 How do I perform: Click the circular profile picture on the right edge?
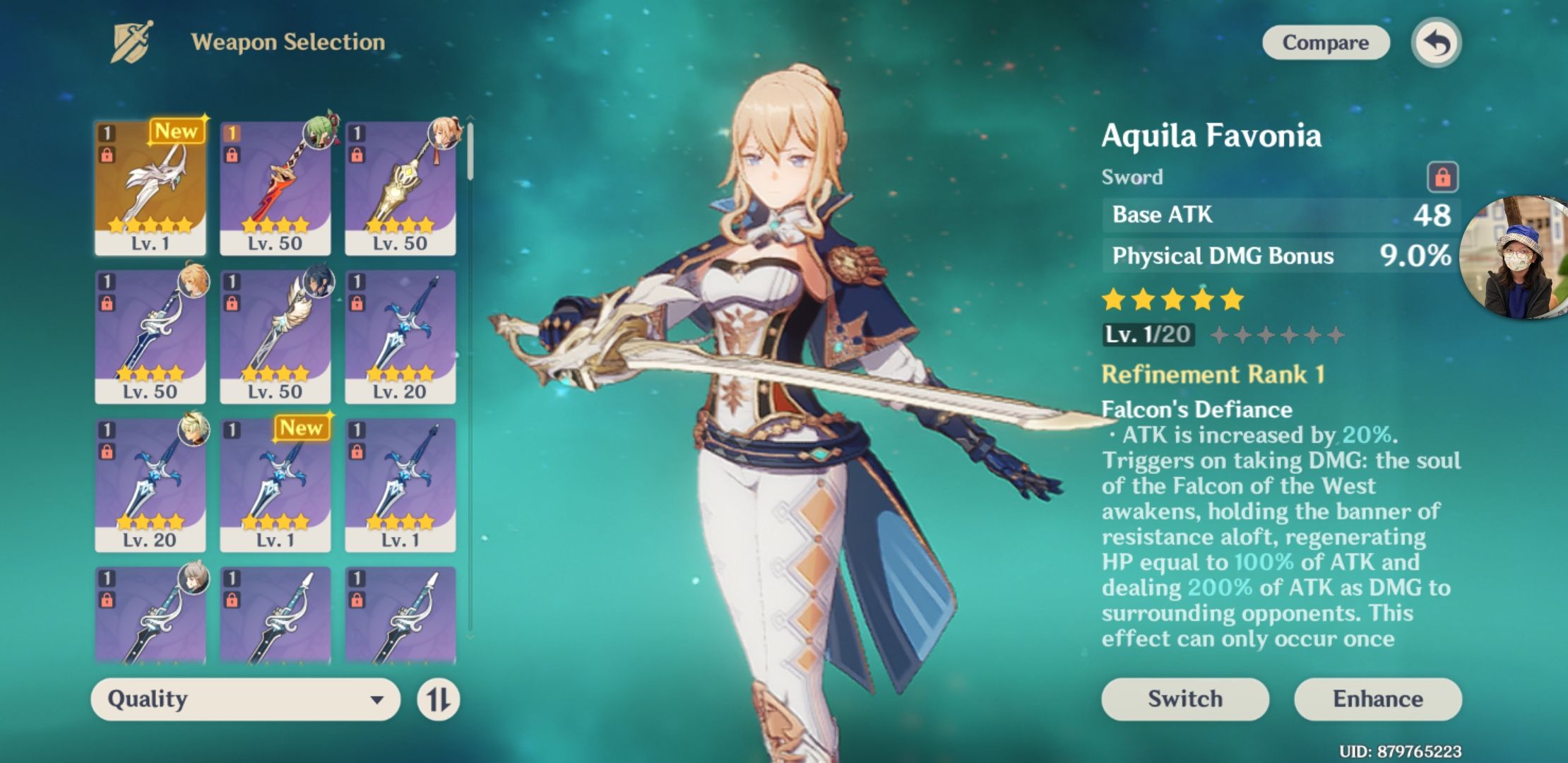1520,254
